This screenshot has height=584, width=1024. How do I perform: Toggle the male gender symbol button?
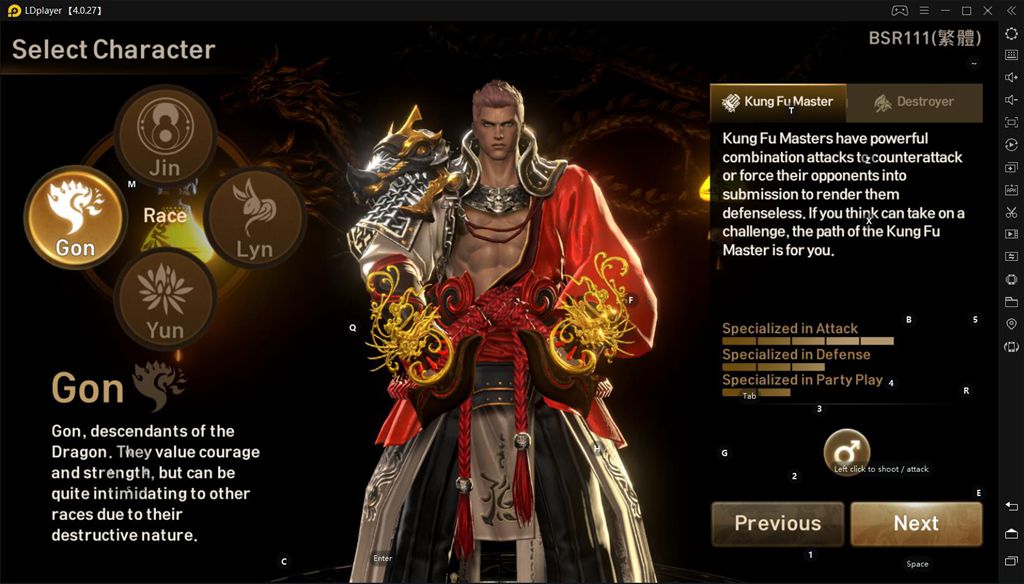pyautogui.click(x=846, y=452)
